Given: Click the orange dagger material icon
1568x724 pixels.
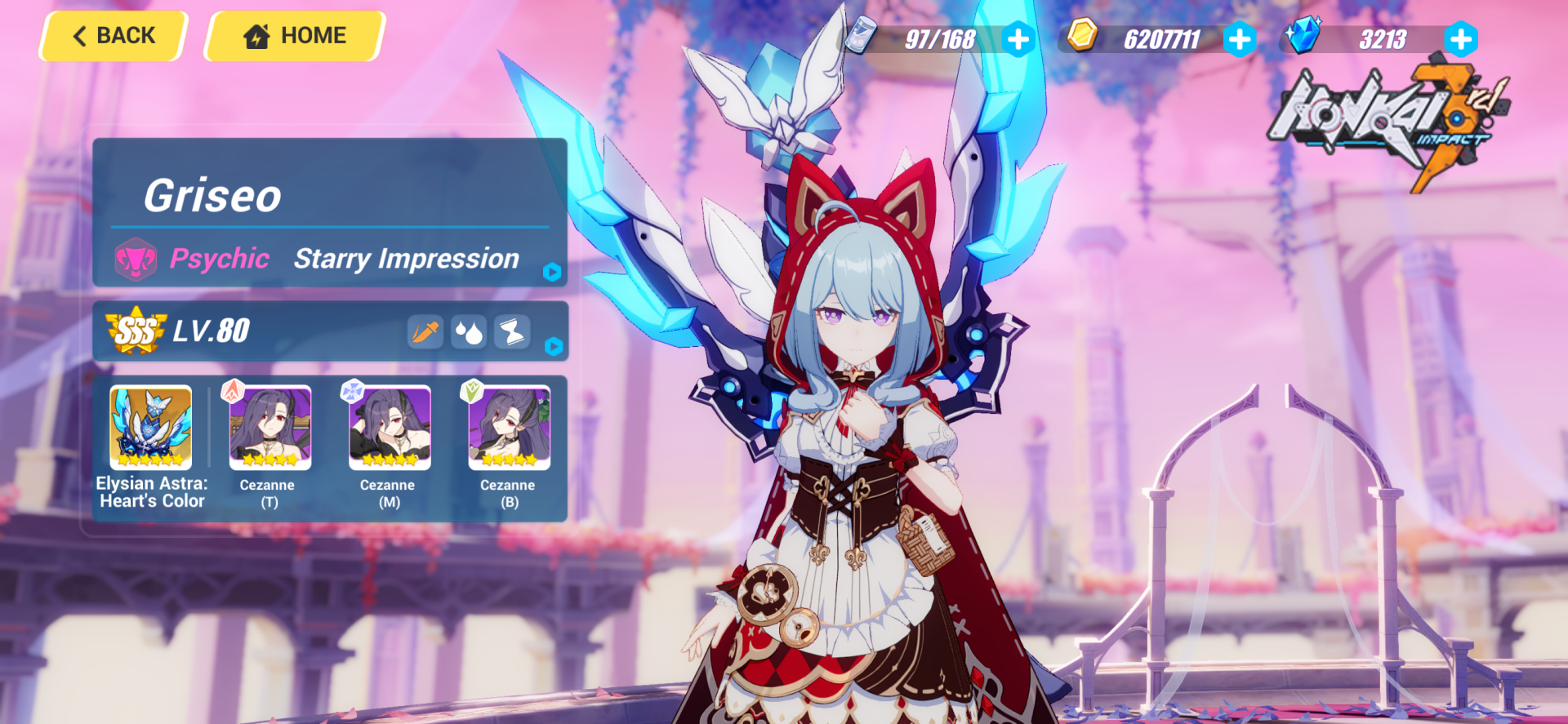Looking at the screenshot, I should (x=425, y=331).
